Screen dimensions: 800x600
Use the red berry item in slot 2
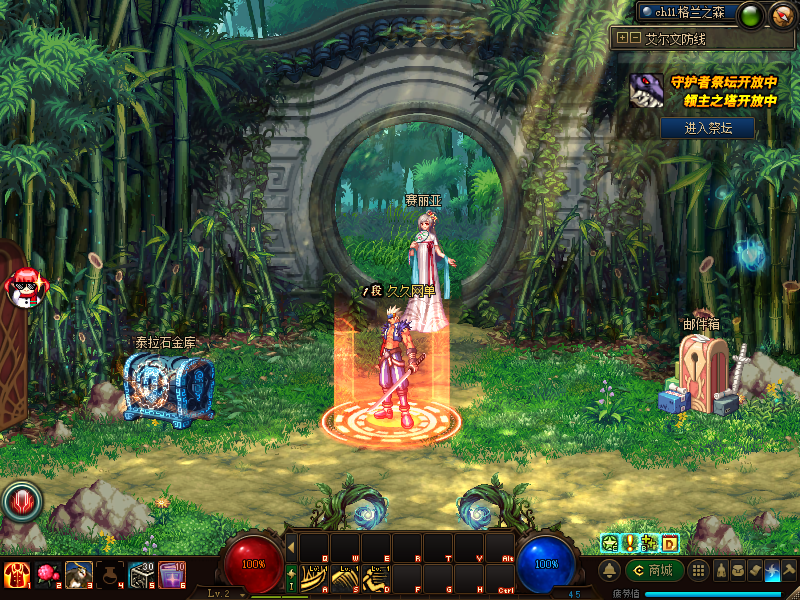coord(46,574)
